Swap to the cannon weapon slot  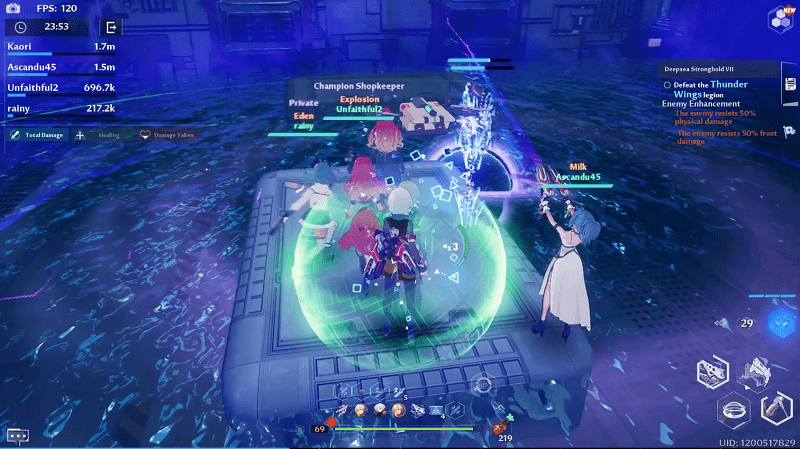tap(714, 373)
